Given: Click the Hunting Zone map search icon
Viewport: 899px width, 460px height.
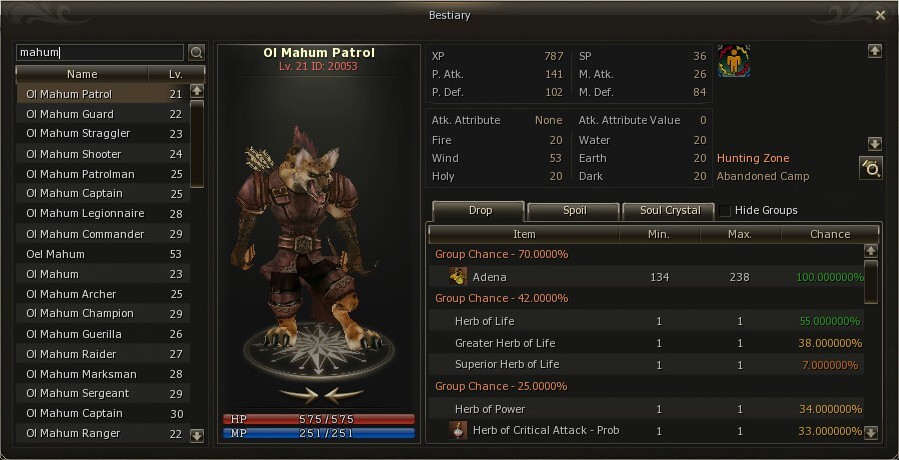Looking at the screenshot, I should coord(870,168).
